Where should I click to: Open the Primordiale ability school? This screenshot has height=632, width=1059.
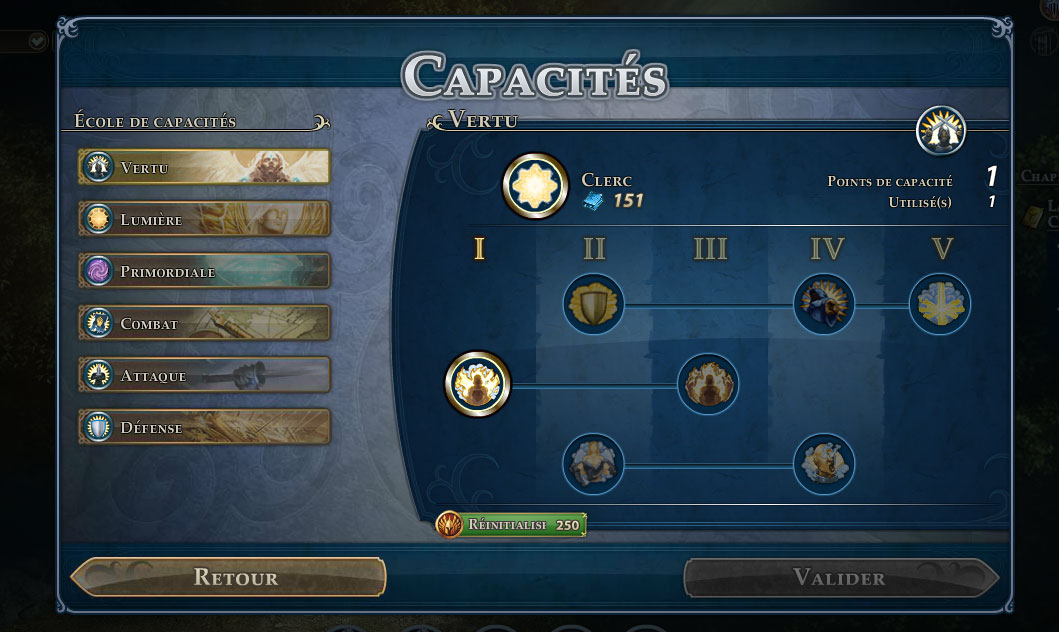[x=204, y=271]
